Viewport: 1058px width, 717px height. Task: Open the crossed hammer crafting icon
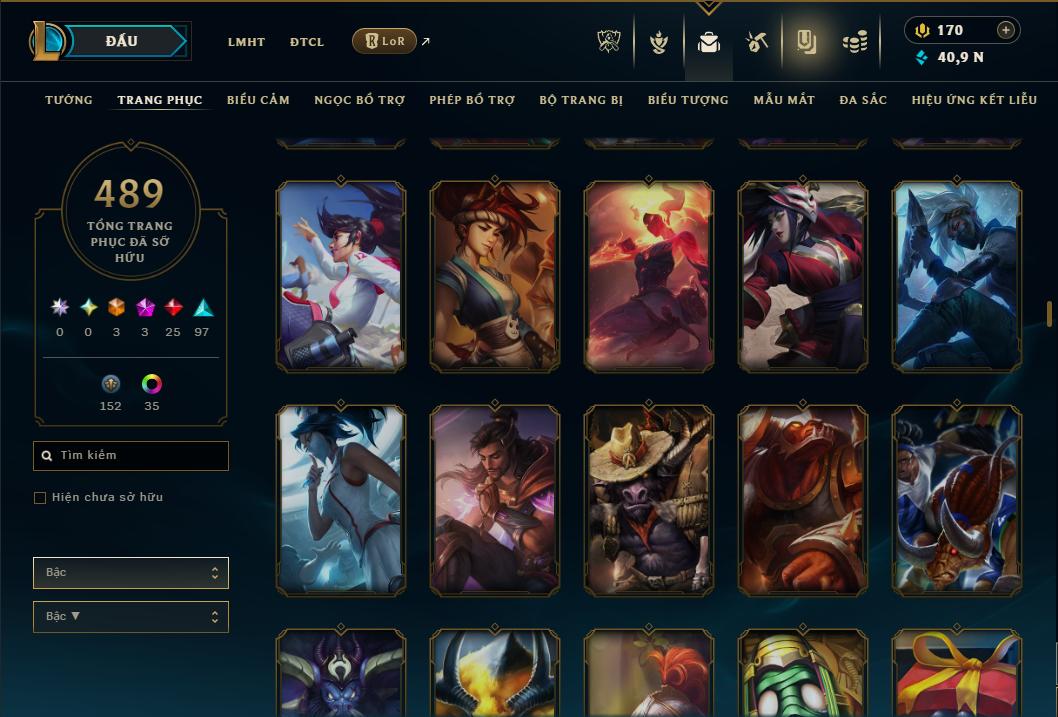coord(757,42)
